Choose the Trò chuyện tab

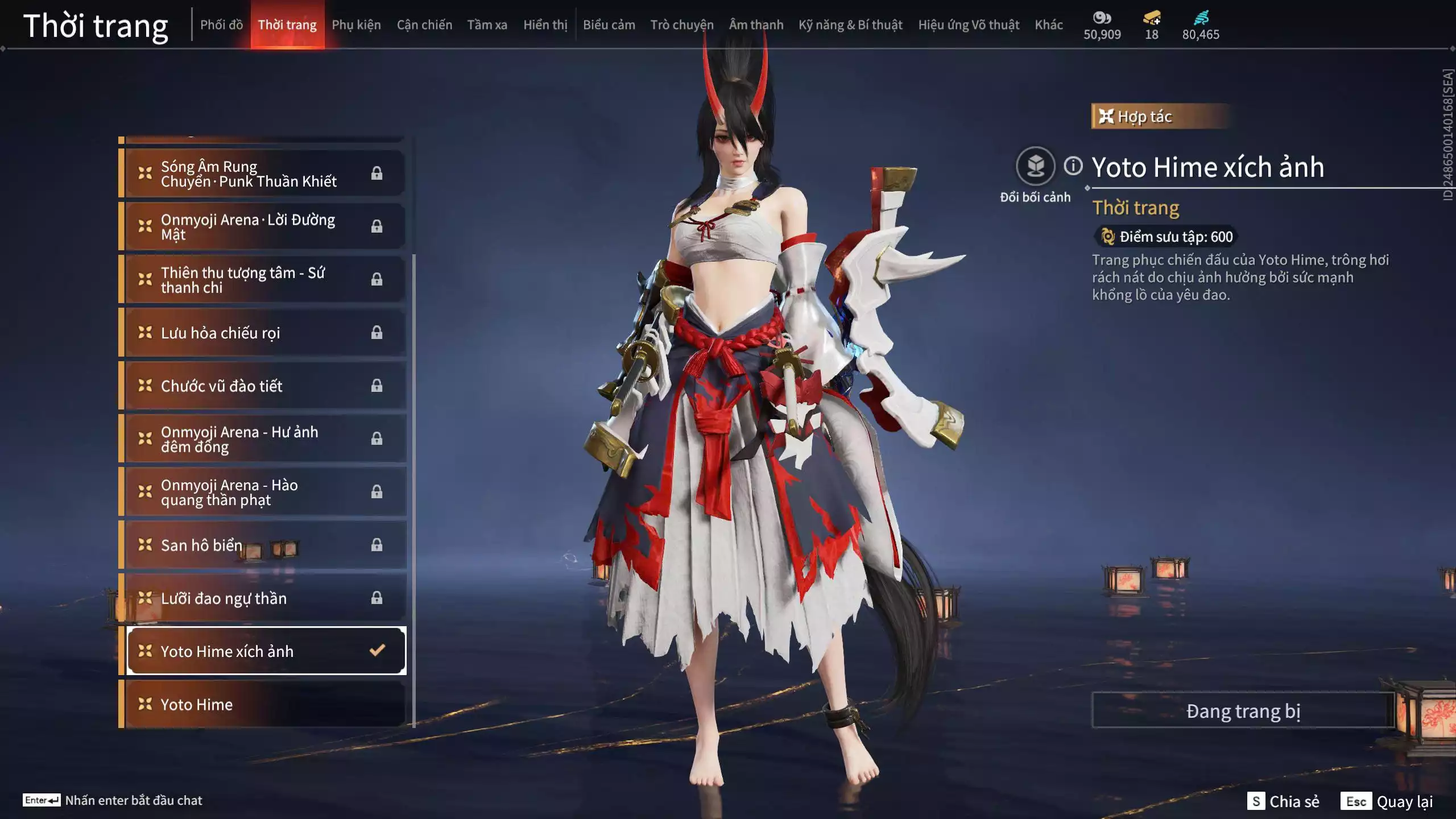click(x=681, y=25)
